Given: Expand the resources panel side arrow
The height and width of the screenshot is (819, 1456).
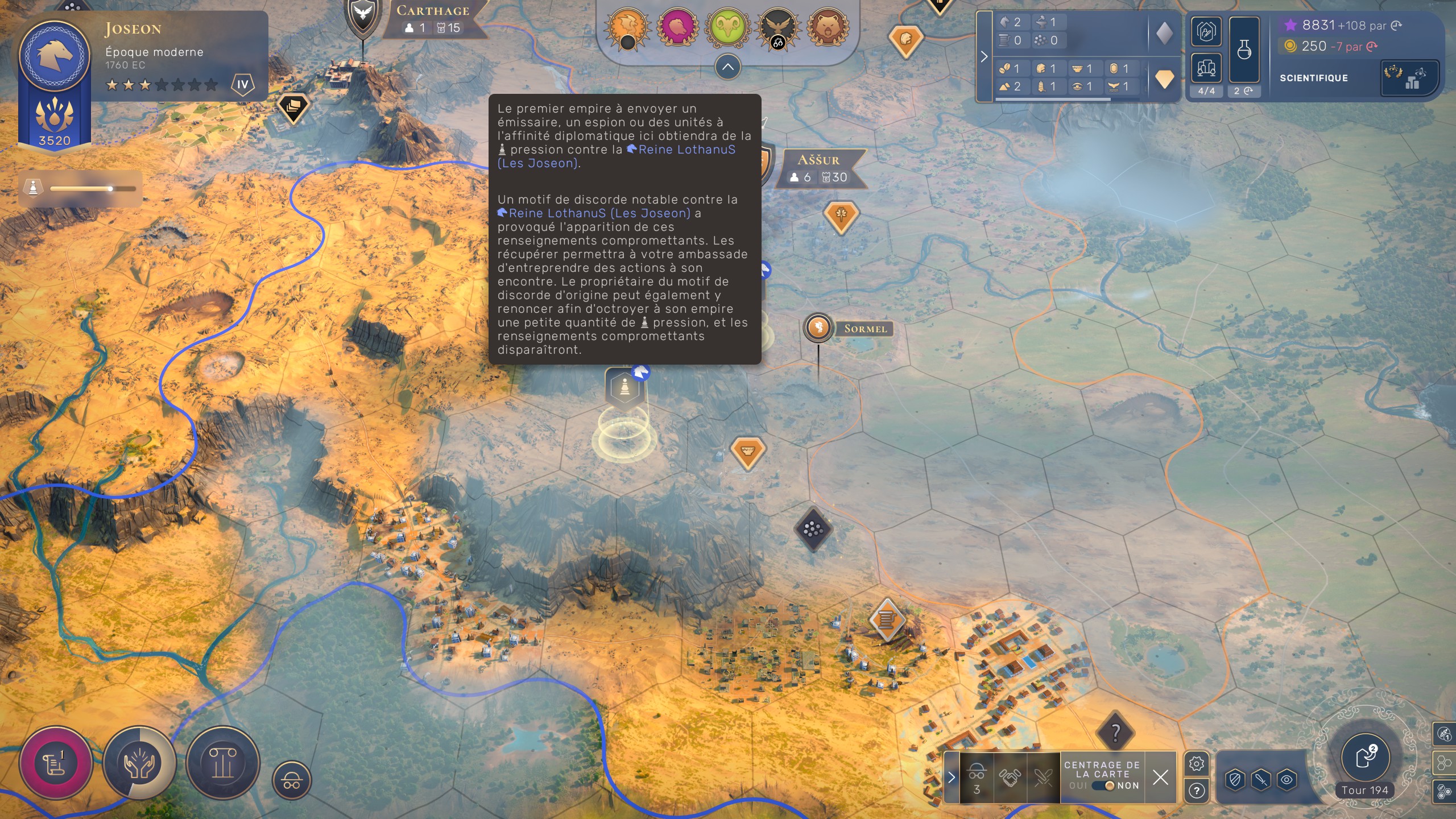Looking at the screenshot, I should click(x=984, y=56).
